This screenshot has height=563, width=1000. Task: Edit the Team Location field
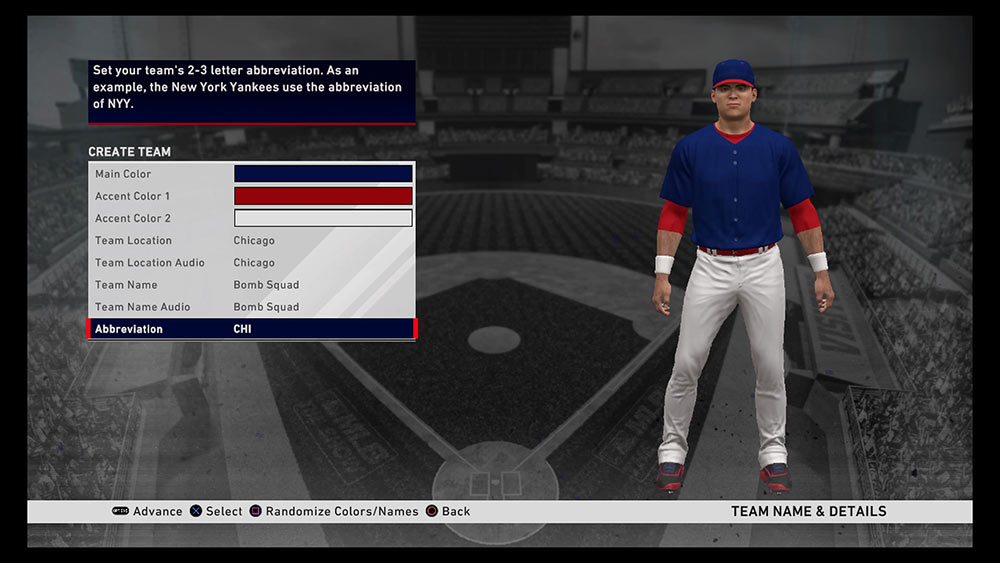[252, 240]
